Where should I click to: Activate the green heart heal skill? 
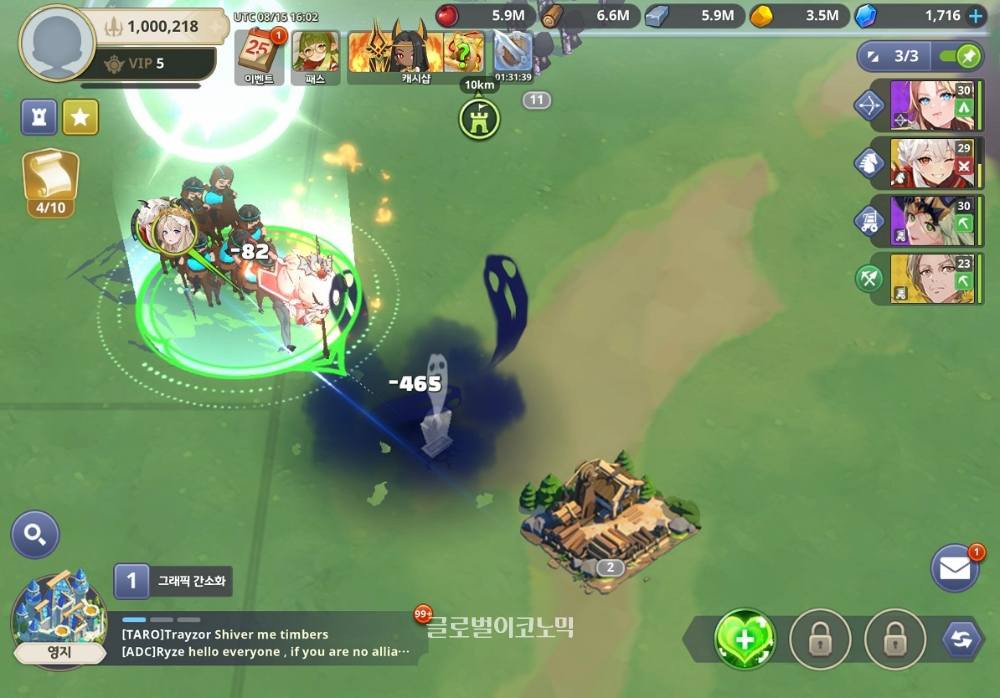[745, 640]
